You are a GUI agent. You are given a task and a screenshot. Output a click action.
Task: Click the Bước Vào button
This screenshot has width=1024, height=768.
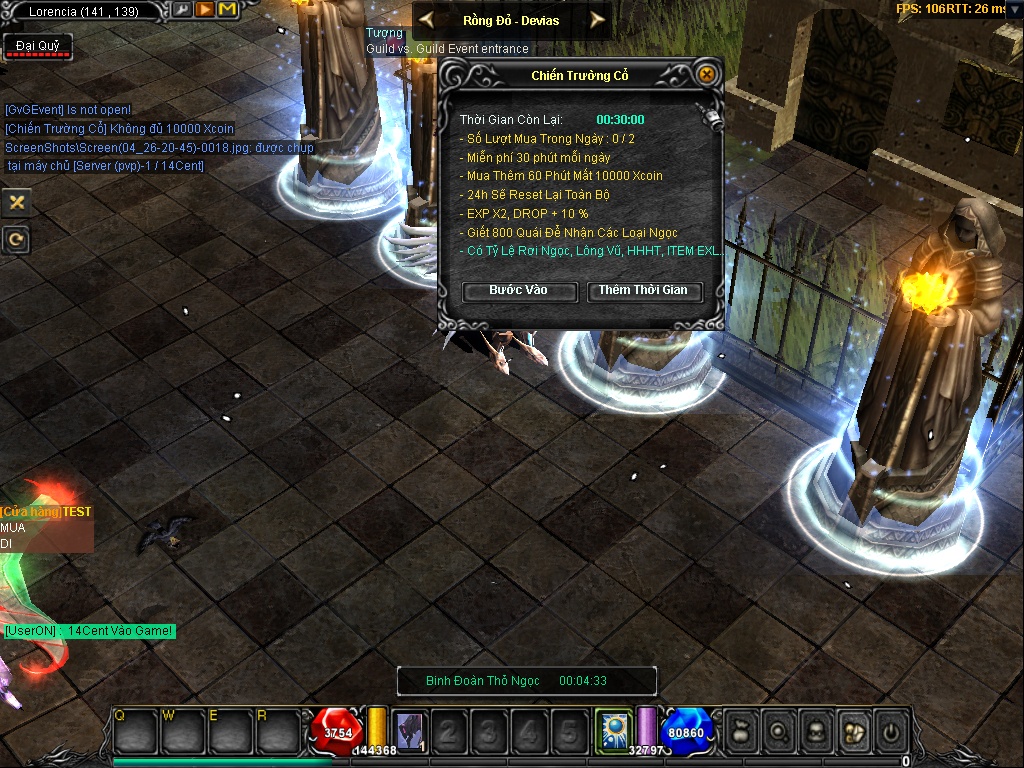tap(519, 291)
